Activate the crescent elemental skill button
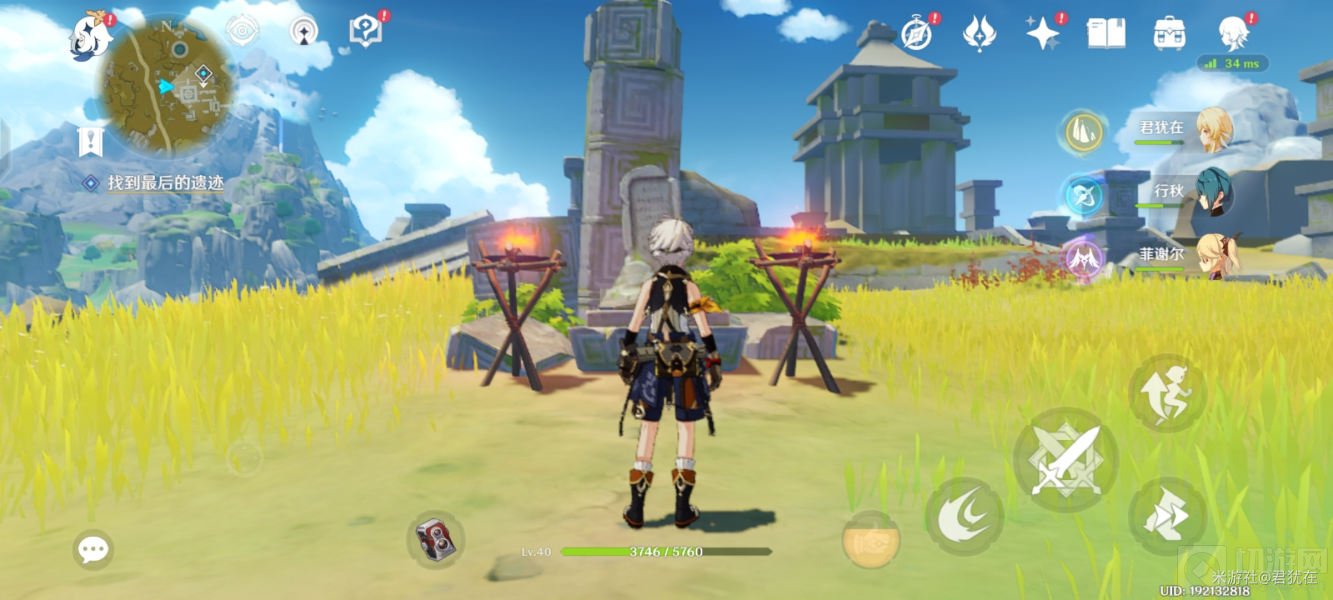This screenshot has width=1333, height=600. [x=964, y=517]
